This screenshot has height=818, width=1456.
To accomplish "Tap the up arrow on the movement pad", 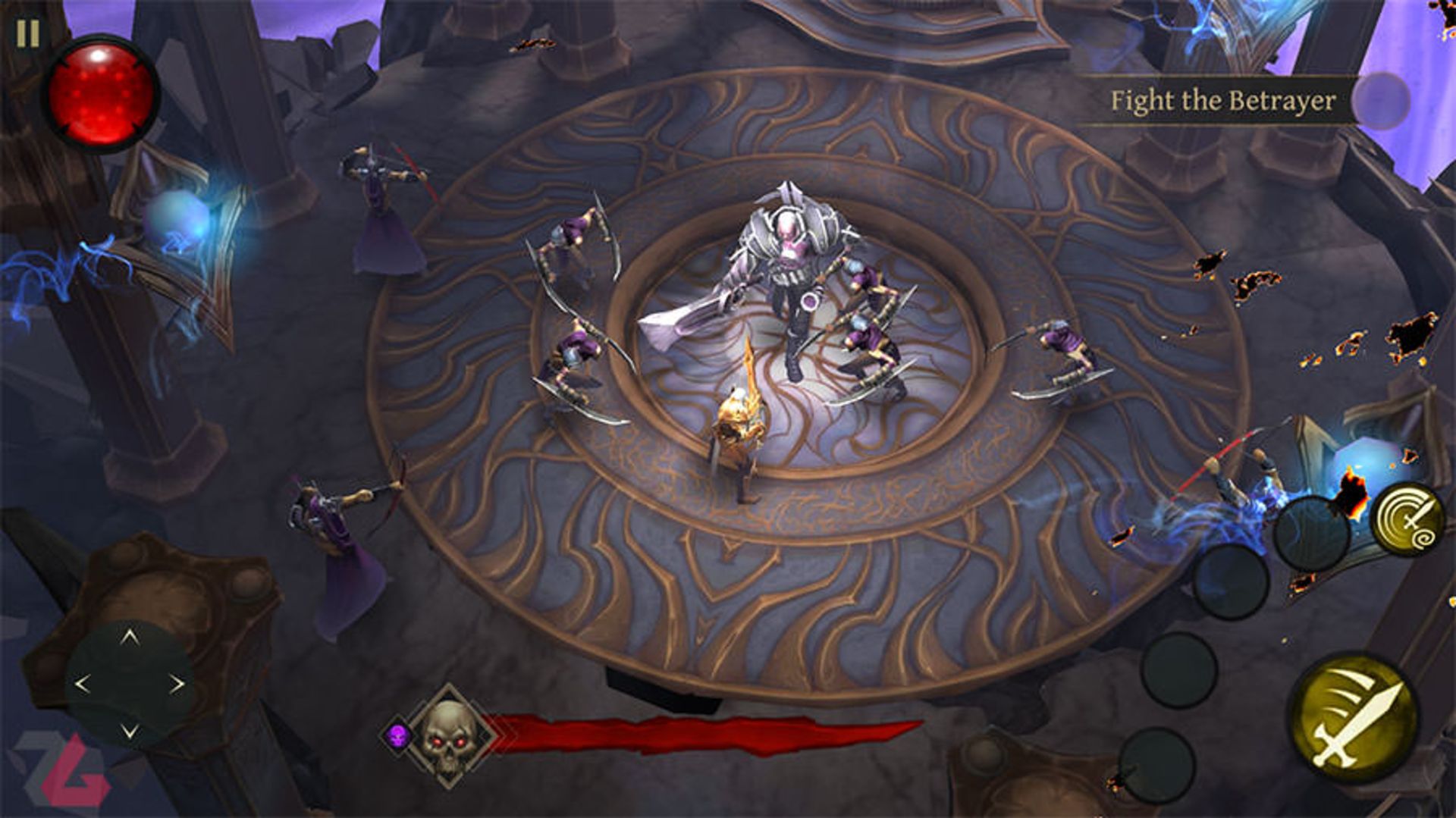I will click(130, 637).
